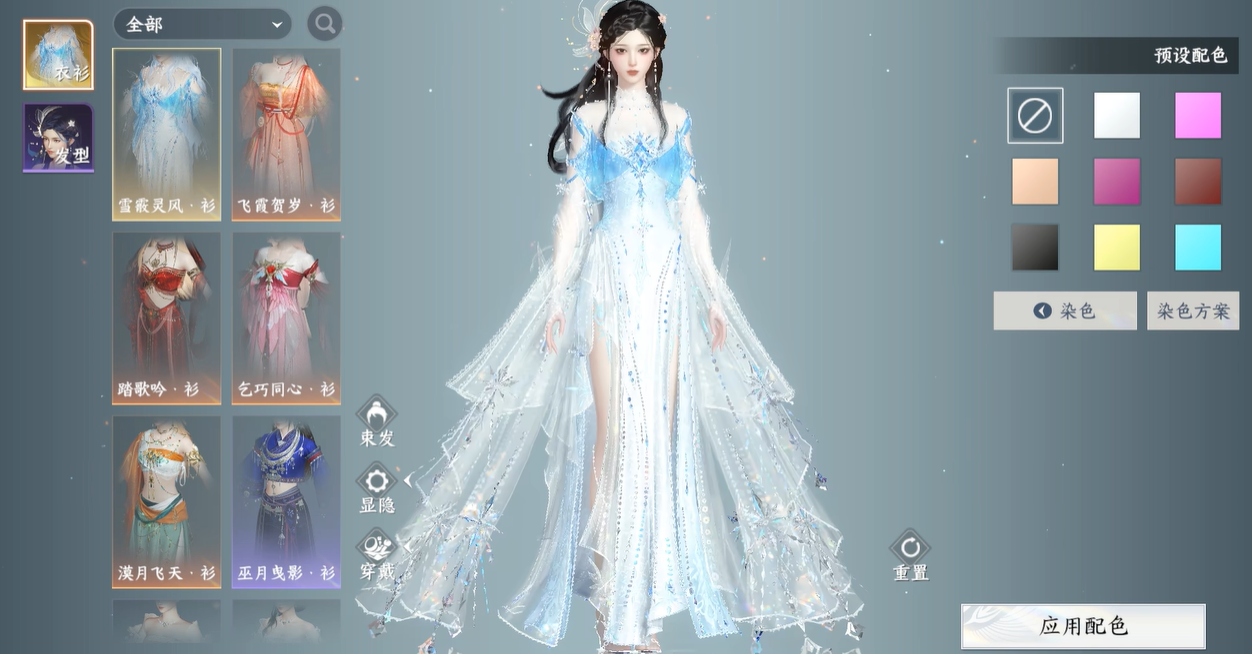
Task: Click the 穿戴 wear button
Action: pos(377,555)
